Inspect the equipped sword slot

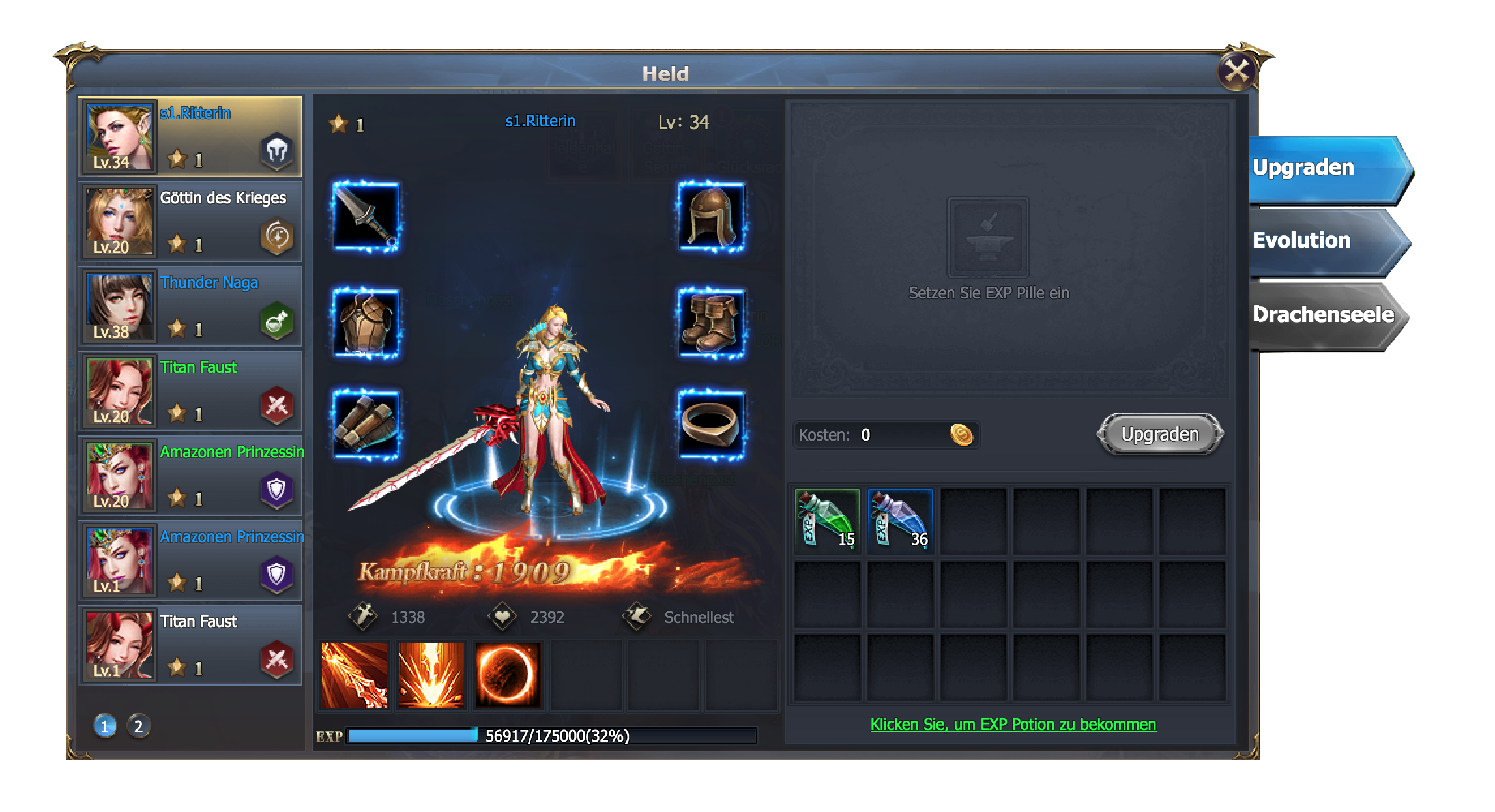coord(366,217)
